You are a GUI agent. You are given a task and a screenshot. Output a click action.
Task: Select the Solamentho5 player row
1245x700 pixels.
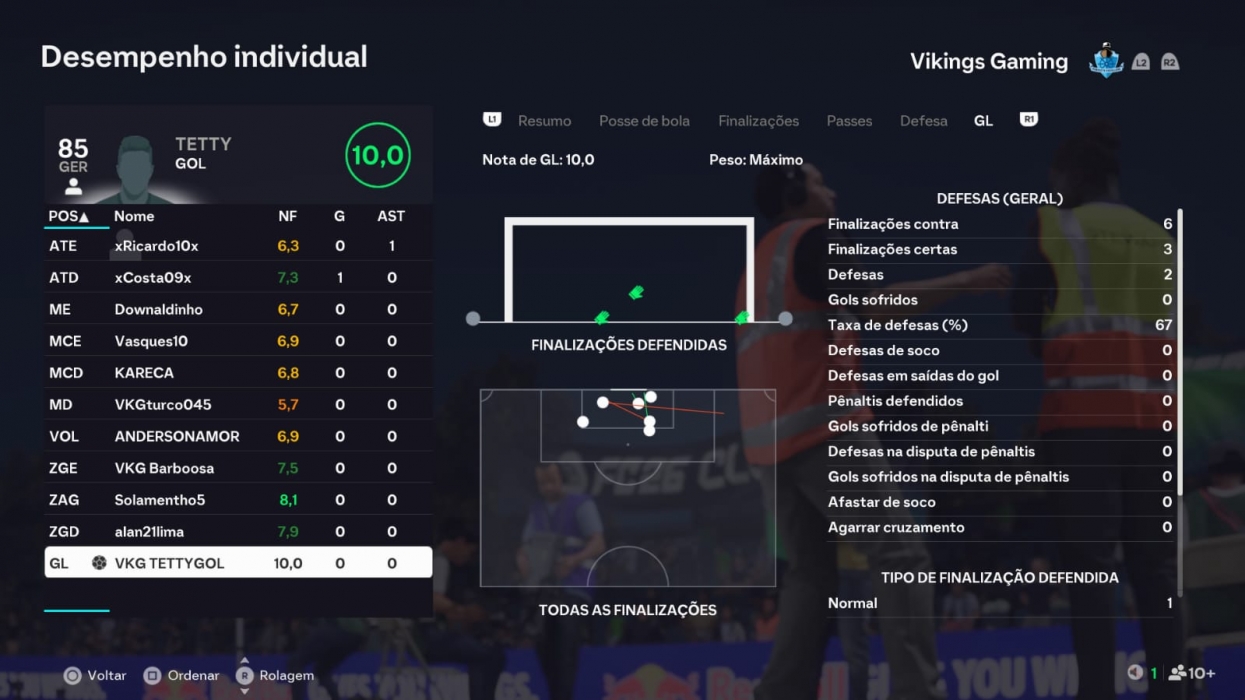coord(238,500)
